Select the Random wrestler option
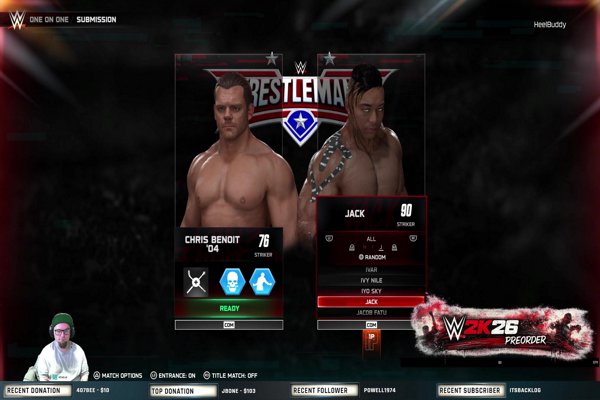The height and width of the screenshot is (400, 600). [371, 257]
